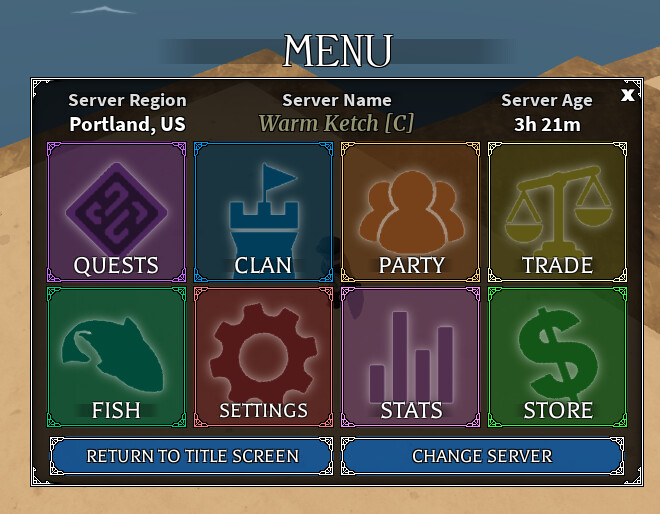Select the Clan castle tile

(263, 212)
